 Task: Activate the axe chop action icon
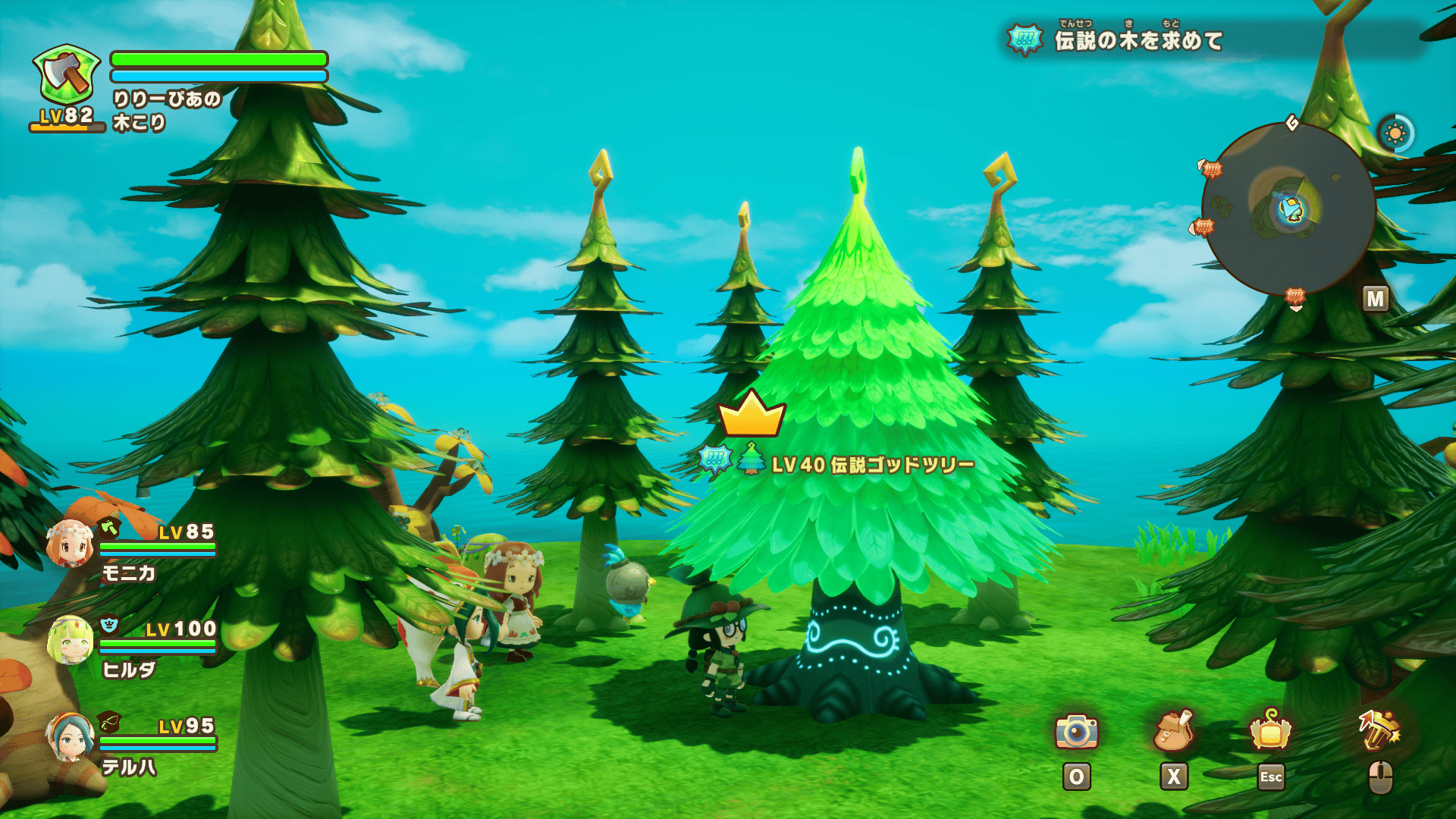point(1379,731)
